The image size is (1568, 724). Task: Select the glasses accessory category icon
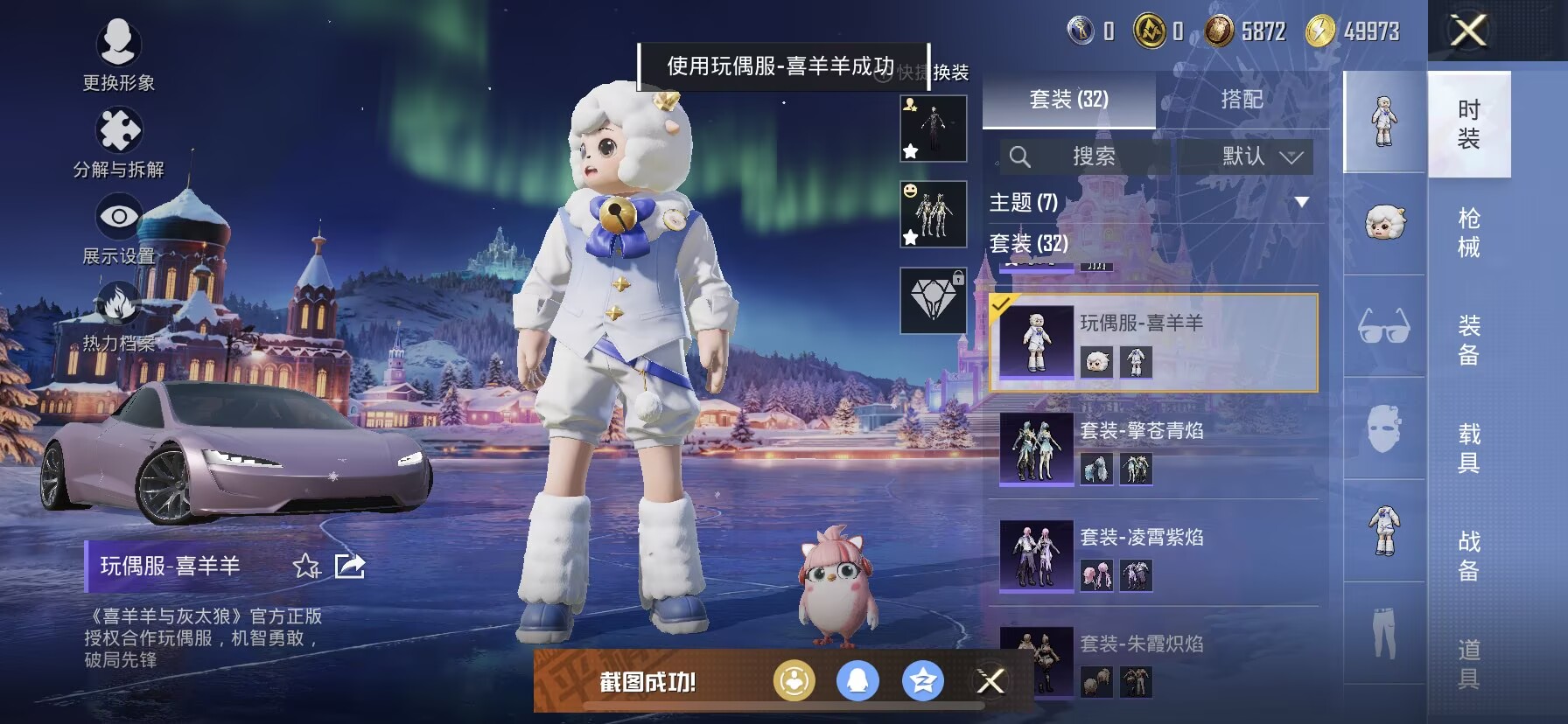pos(1383,327)
